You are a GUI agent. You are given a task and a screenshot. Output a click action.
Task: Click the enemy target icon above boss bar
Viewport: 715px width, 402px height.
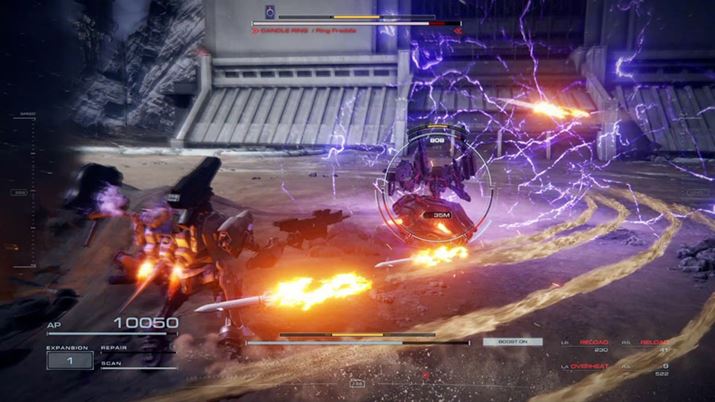pyautogui.click(x=270, y=11)
